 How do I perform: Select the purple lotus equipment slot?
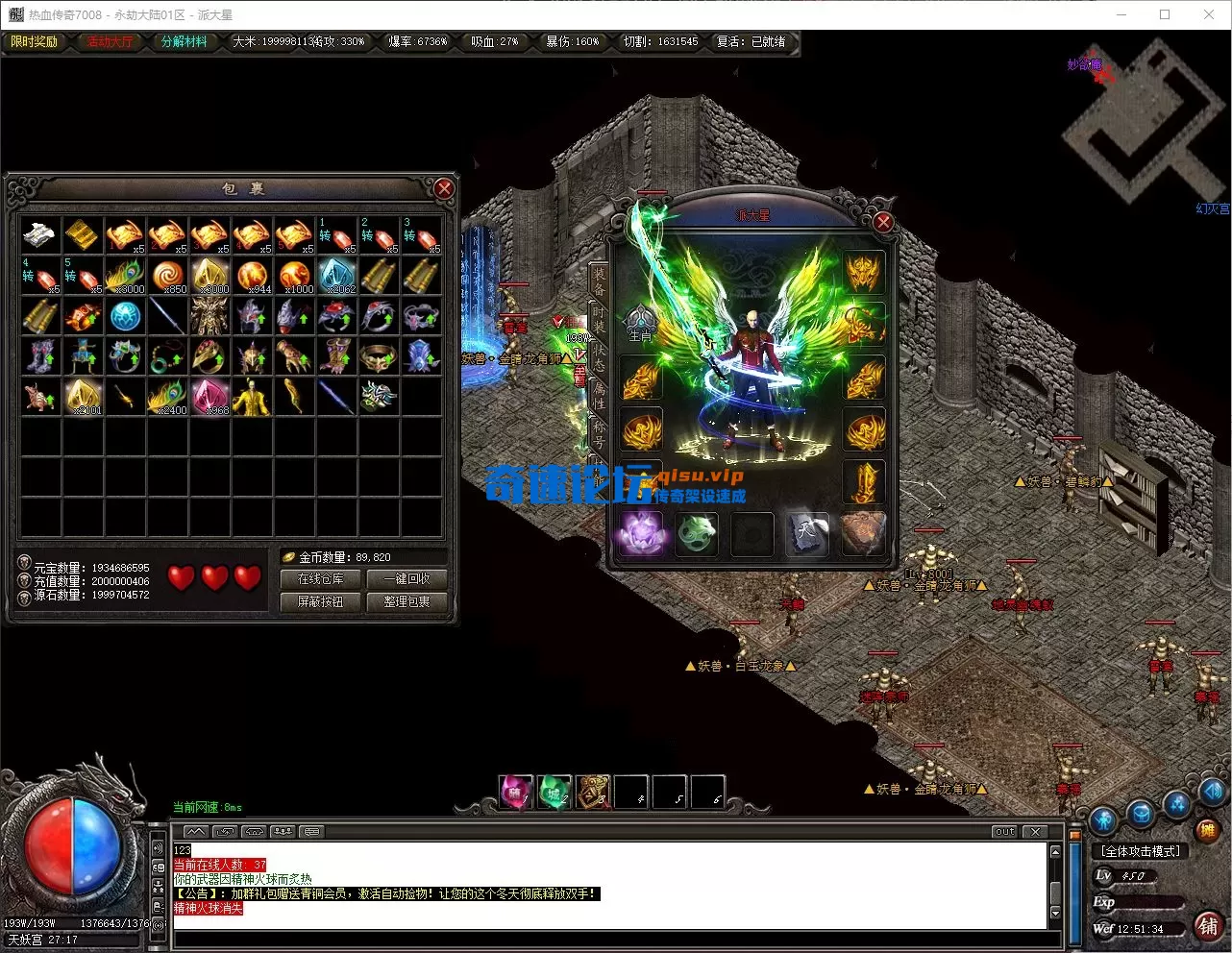[641, 533]
